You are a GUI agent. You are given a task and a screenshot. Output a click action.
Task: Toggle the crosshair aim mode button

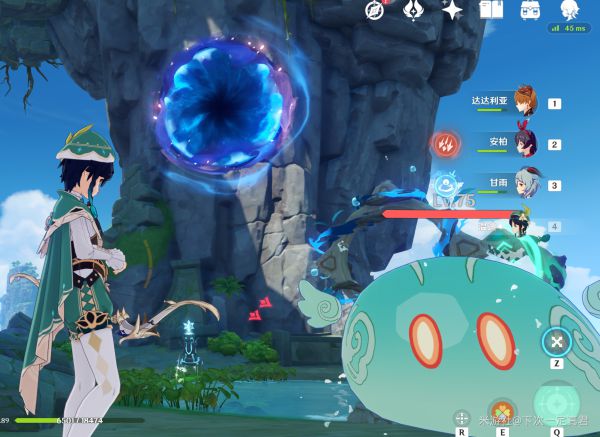pyautogui.click(x=462, y=418)
